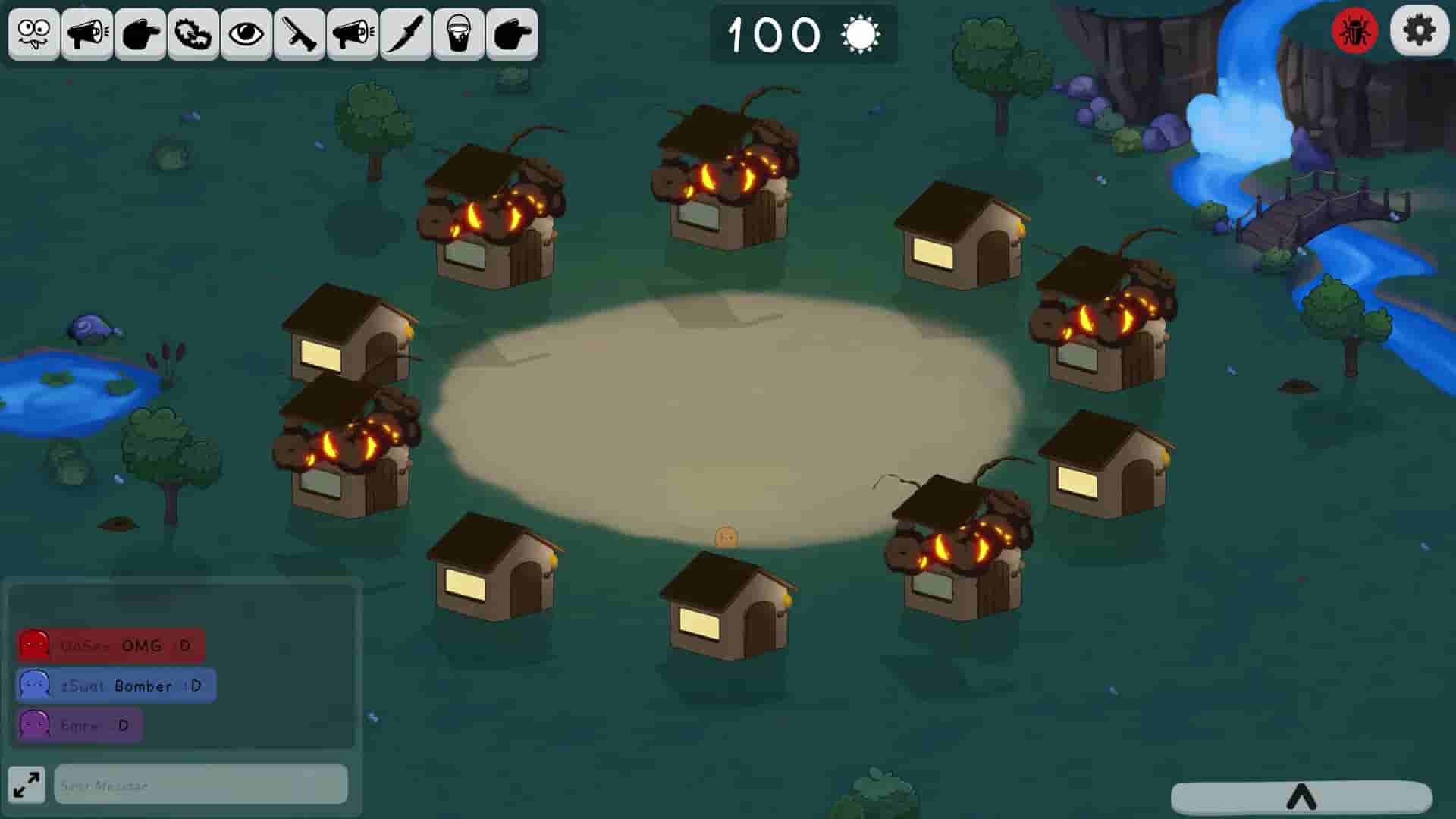1456x819 pixels.
Task: Click the character standing in the village center
Action: pos(725,536)
